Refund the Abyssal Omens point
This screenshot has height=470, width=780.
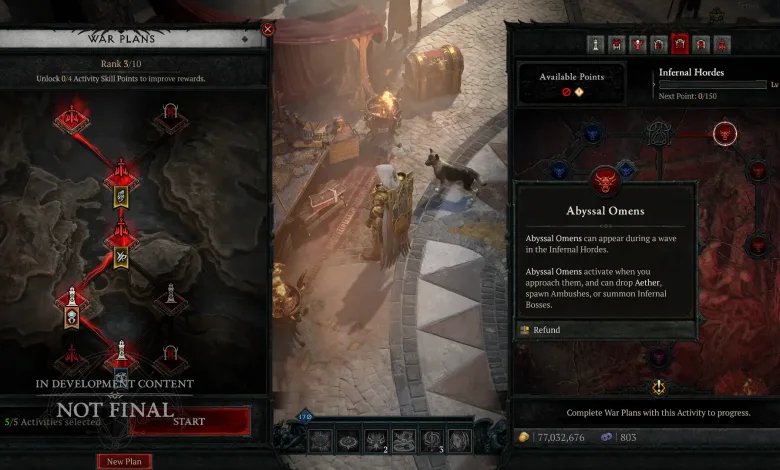tap(547, 330)
